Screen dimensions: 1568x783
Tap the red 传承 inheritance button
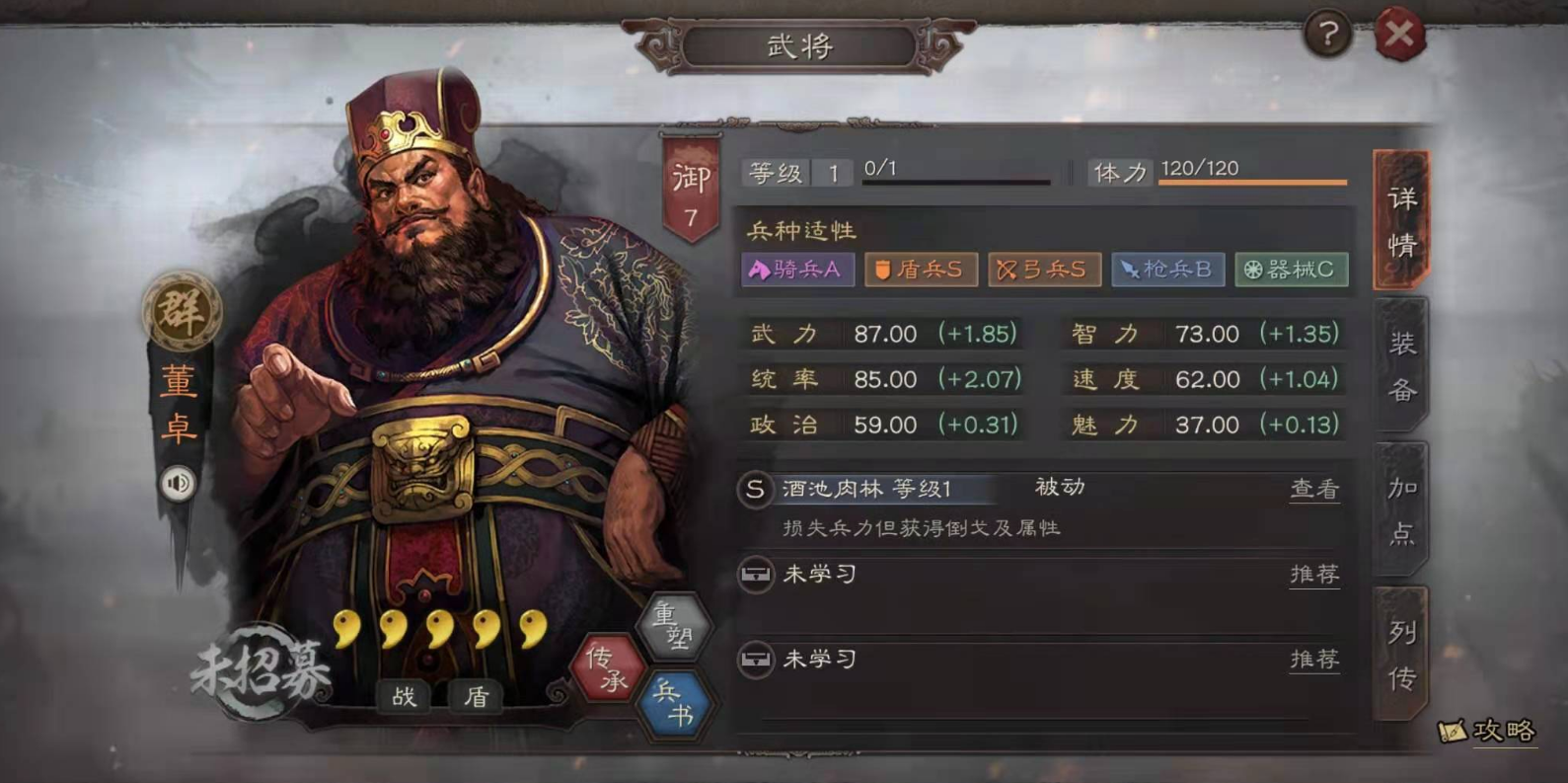coord(607,668)
